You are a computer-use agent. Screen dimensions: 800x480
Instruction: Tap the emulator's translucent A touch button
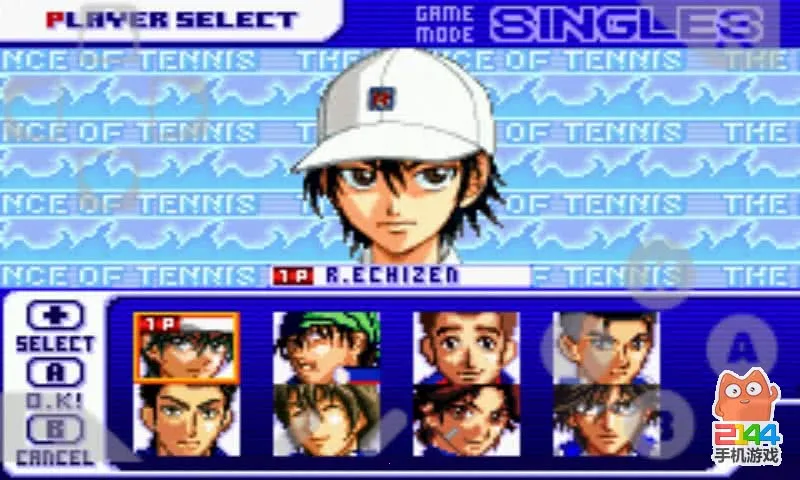point(741,348)
